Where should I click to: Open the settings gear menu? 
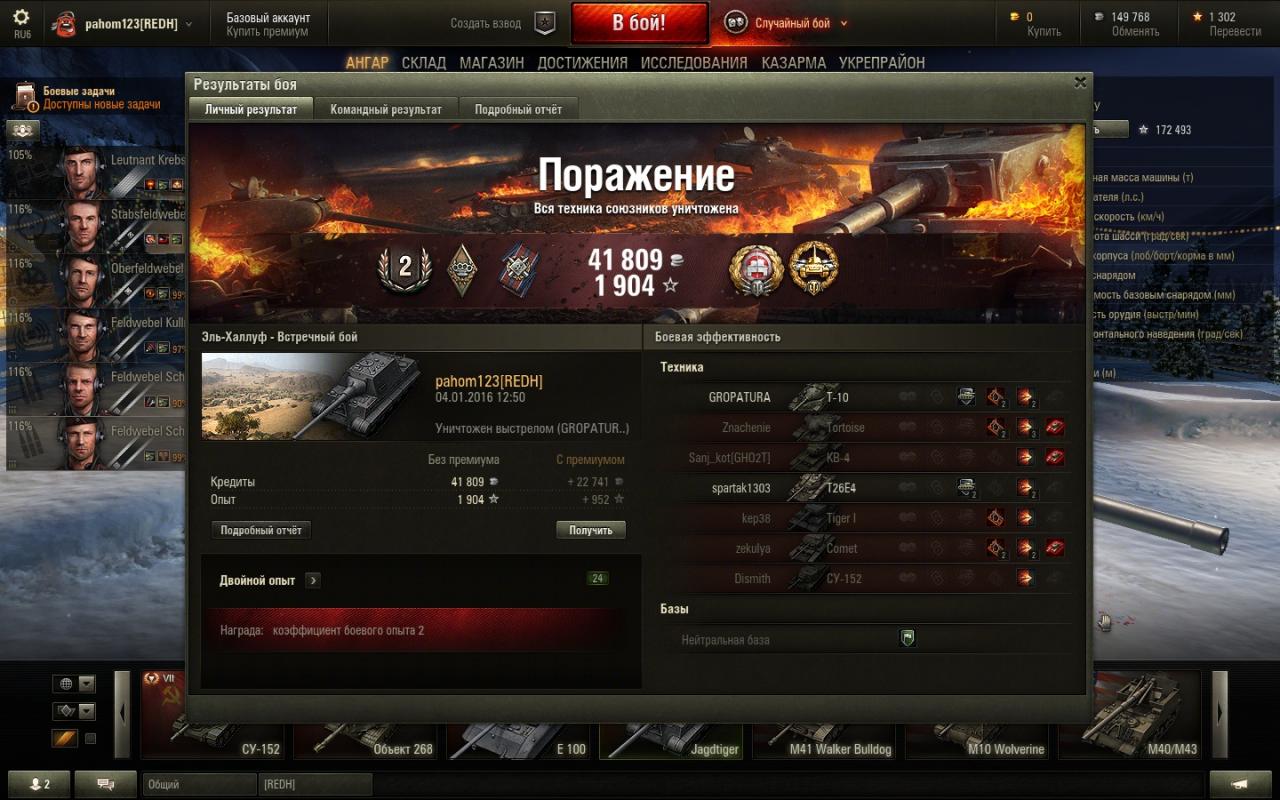[21, 17]
